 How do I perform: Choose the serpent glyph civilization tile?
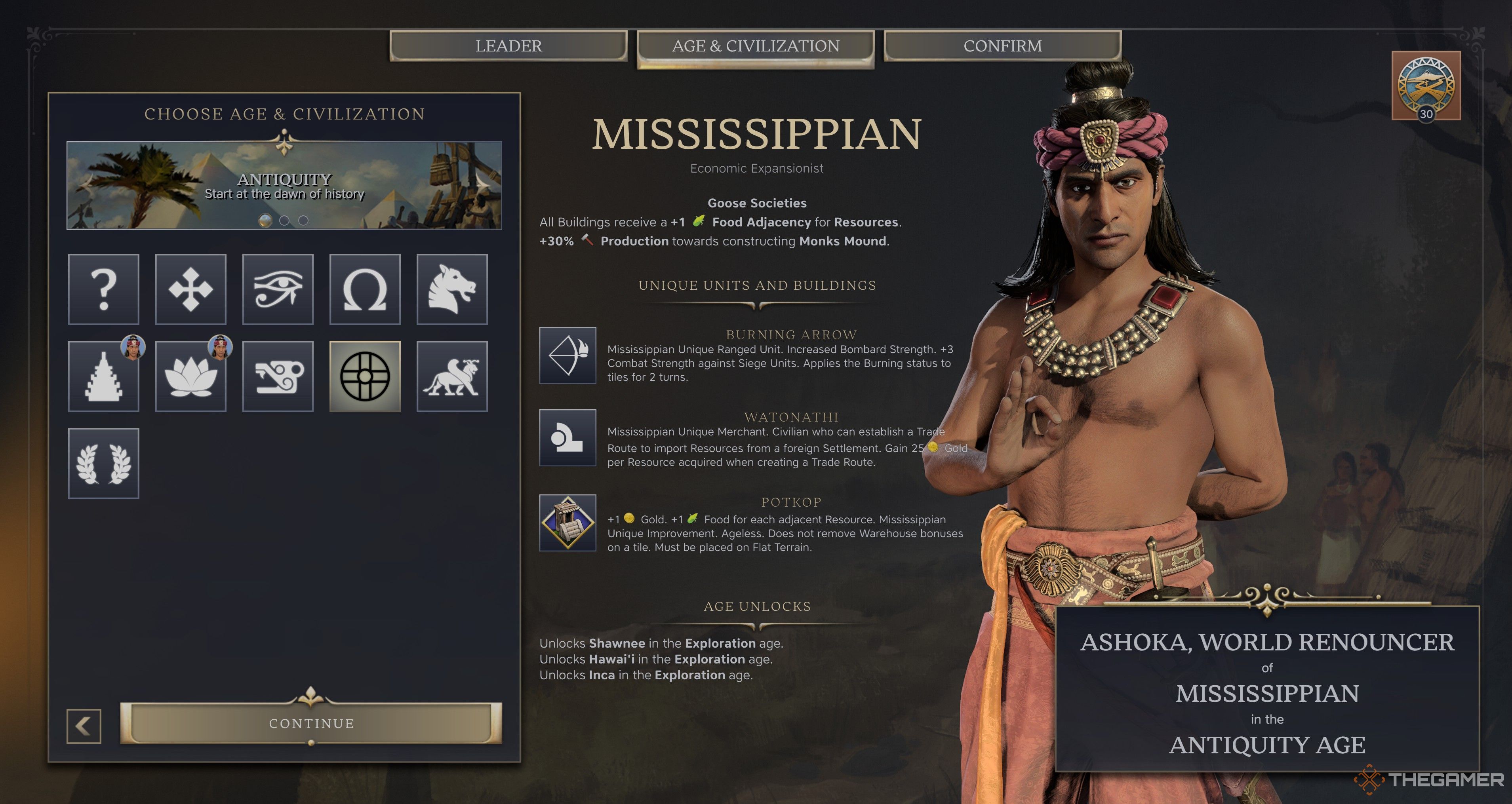click(x=278, y=376)
